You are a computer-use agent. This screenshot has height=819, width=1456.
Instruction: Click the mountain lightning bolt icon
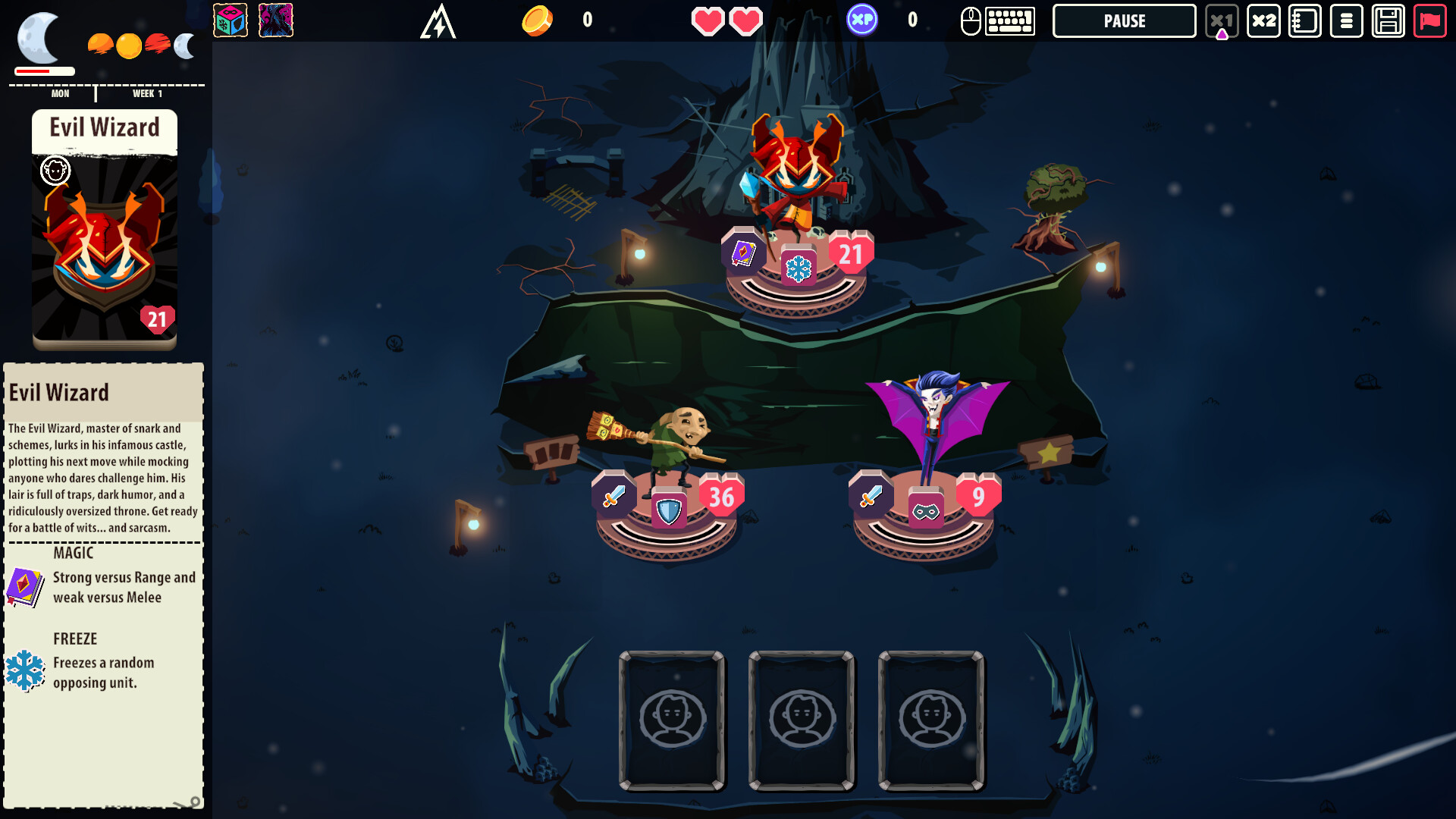point(438,21)
